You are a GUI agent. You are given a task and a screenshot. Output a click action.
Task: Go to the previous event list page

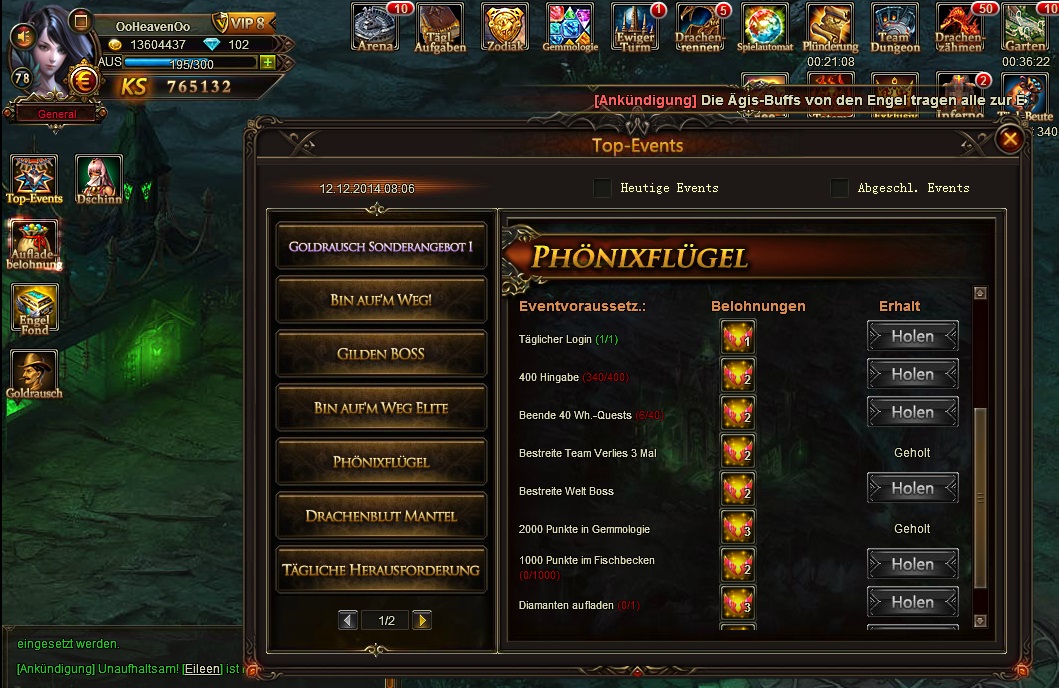(348, 621)
